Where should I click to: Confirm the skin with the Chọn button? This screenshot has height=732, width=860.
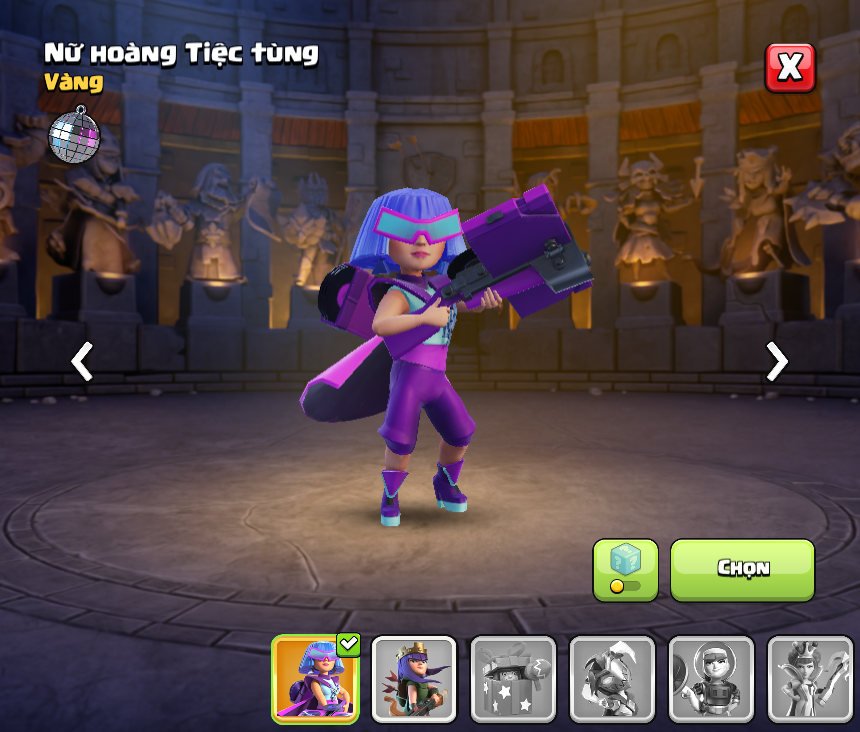point(742,569)
